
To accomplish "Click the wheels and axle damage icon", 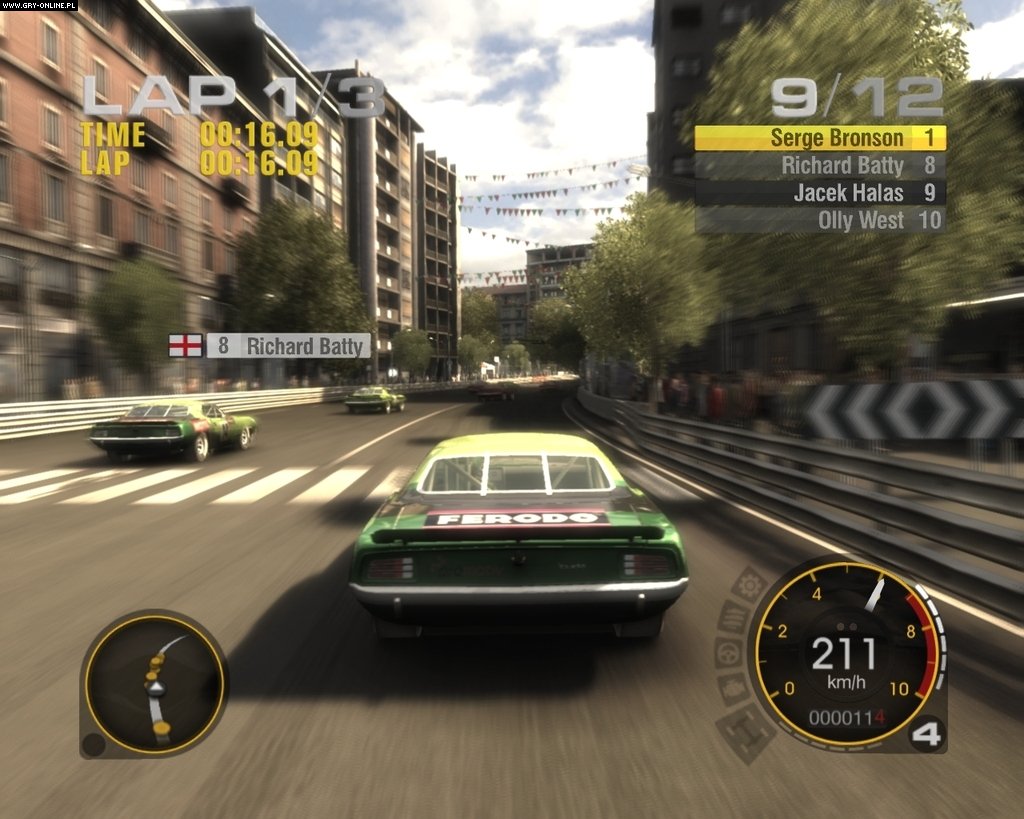I will click(x=746, y=730).
